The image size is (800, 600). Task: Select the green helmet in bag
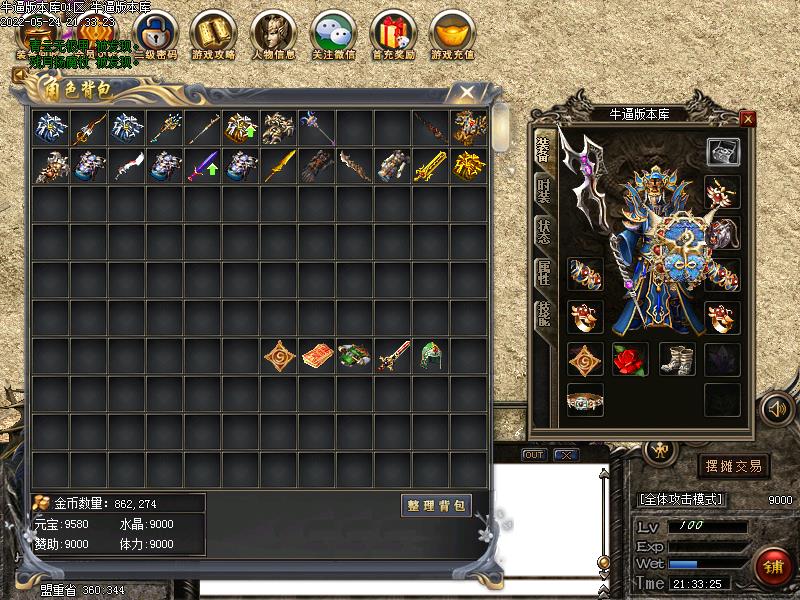tap(431, 356)
